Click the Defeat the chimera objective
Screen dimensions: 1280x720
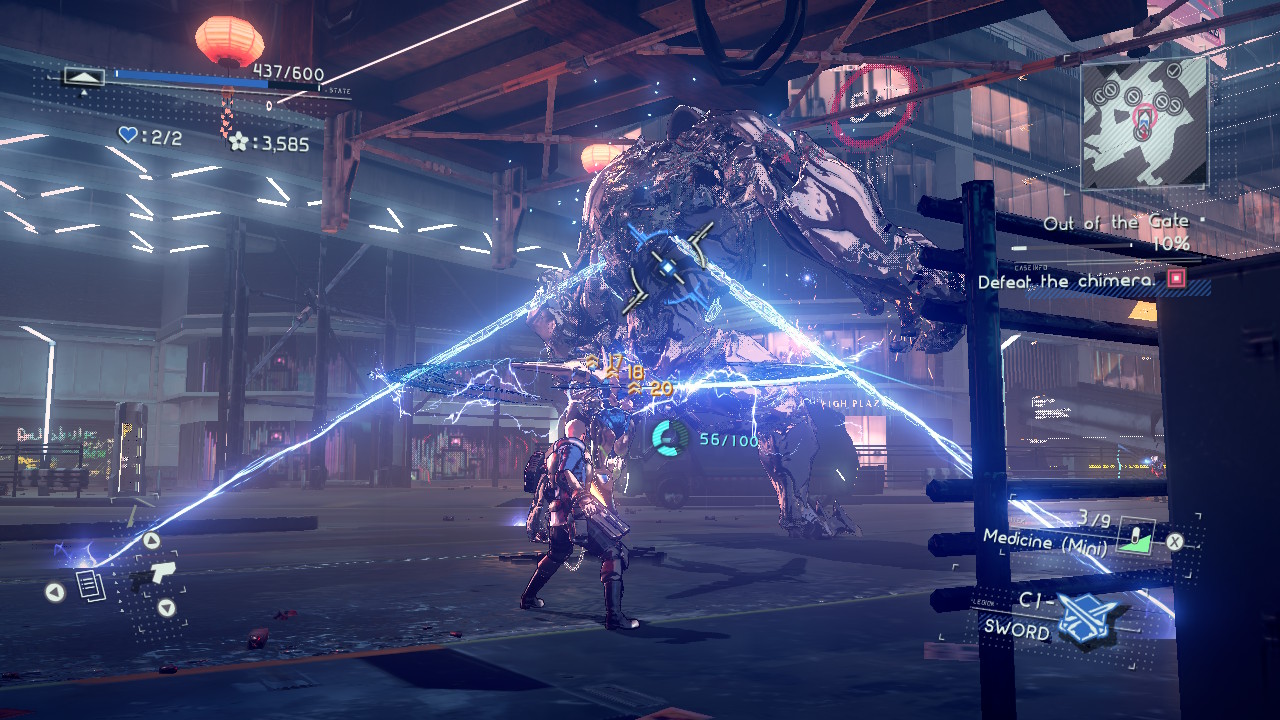coord(1064,282)
